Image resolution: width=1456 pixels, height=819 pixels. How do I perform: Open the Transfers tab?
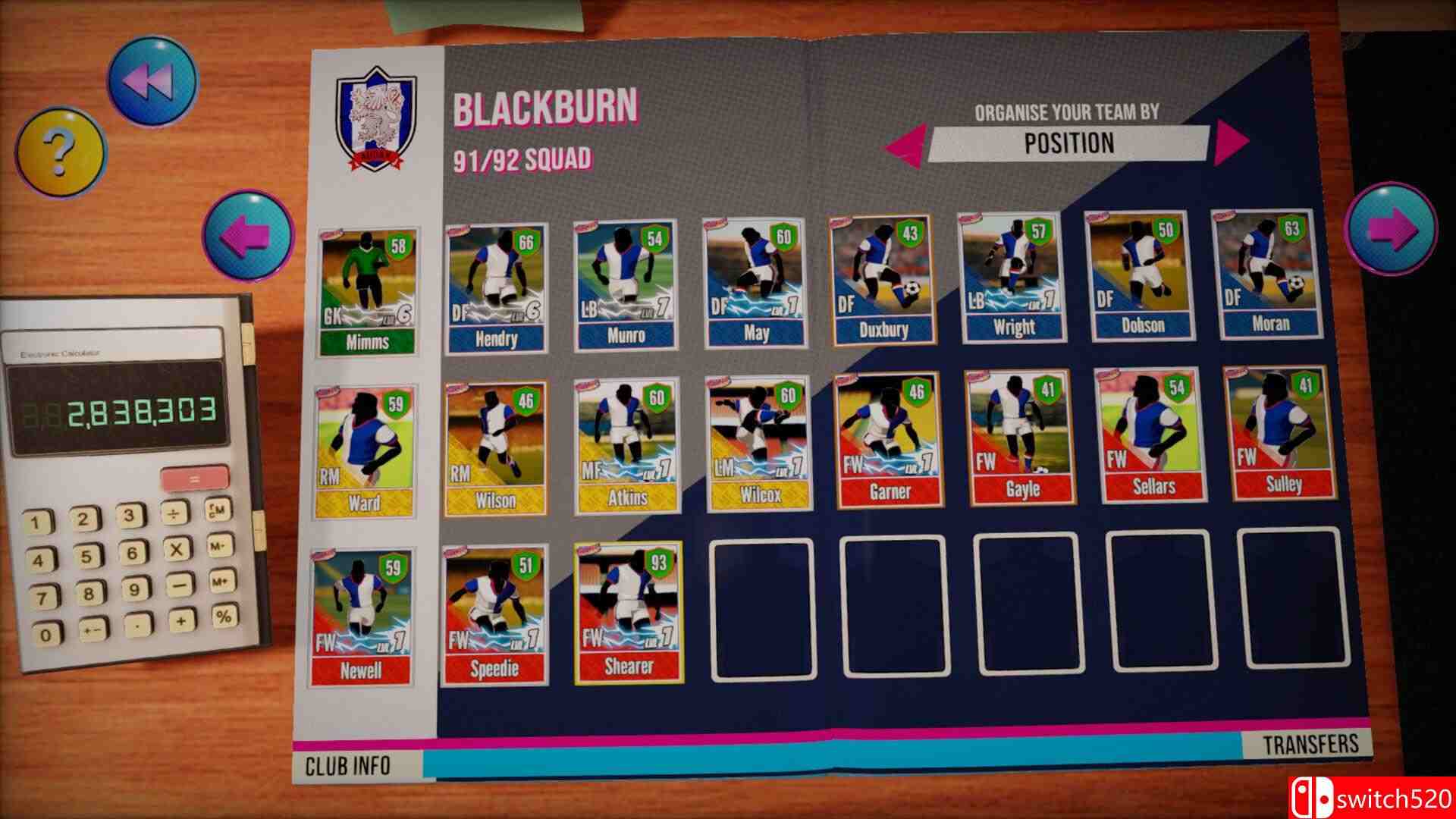(x=1310, y=744)
